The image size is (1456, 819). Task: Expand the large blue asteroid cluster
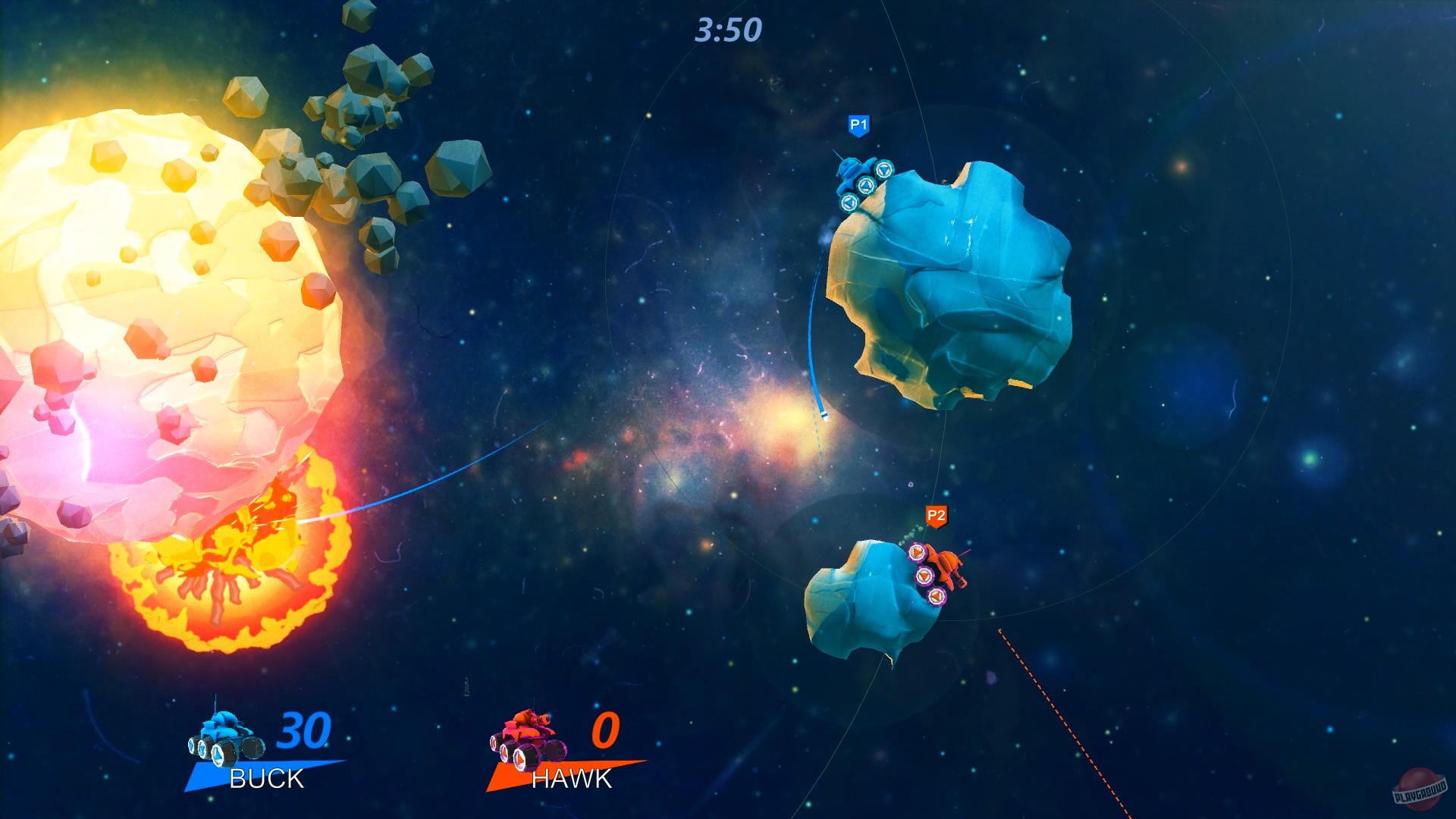tap(948, 281)
